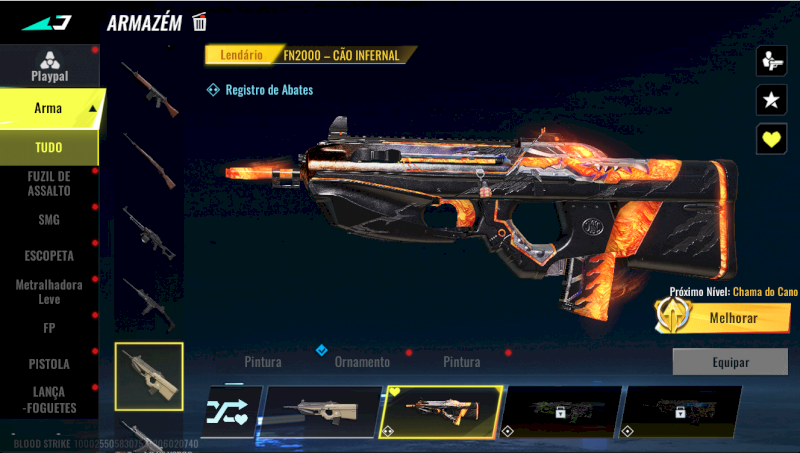The width and height of the screenshot is (800, 453).
Task: Open the trash can delete icon
Action: (200, 22)
